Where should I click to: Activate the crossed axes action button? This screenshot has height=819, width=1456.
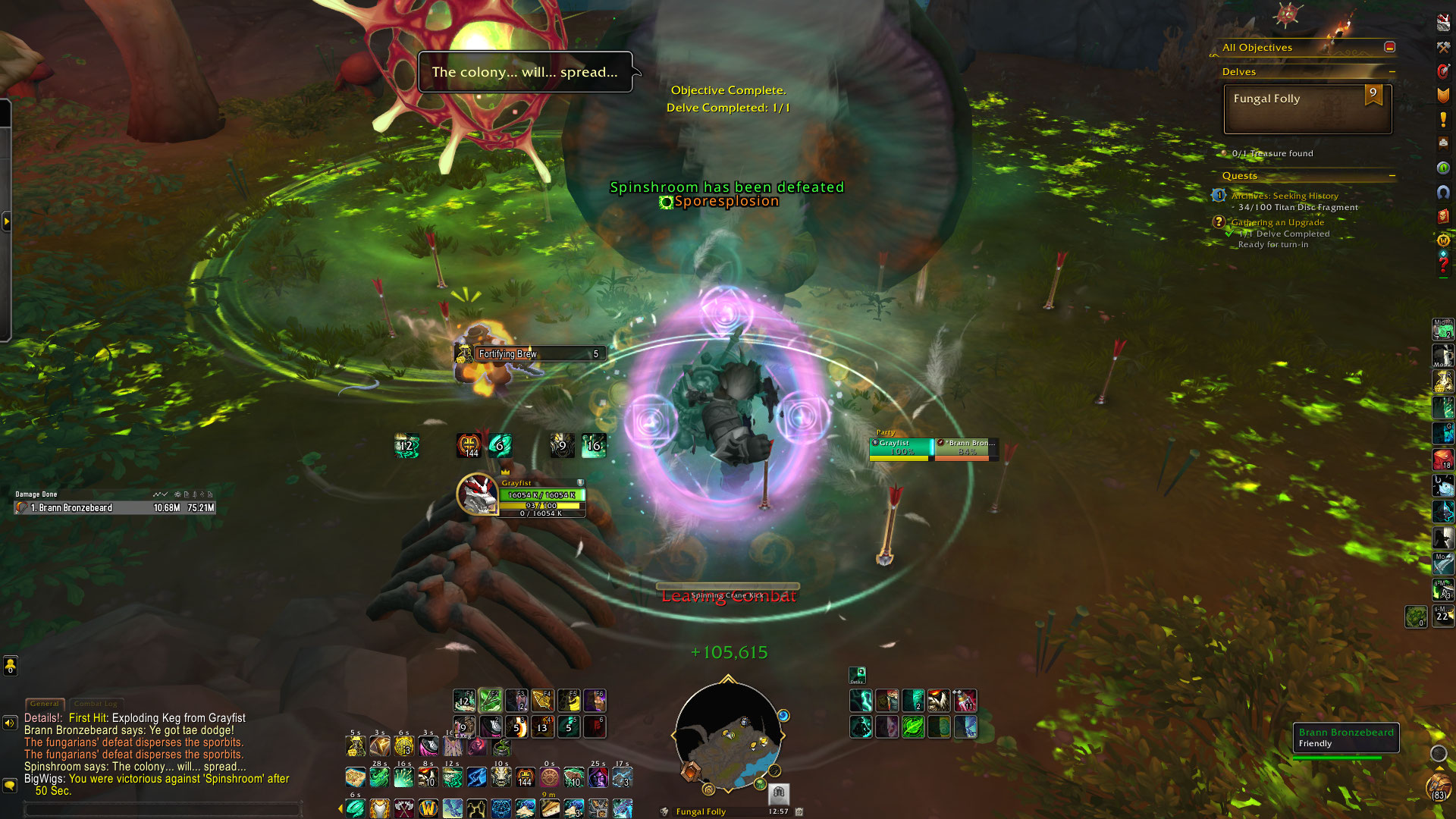coord(404,808)
